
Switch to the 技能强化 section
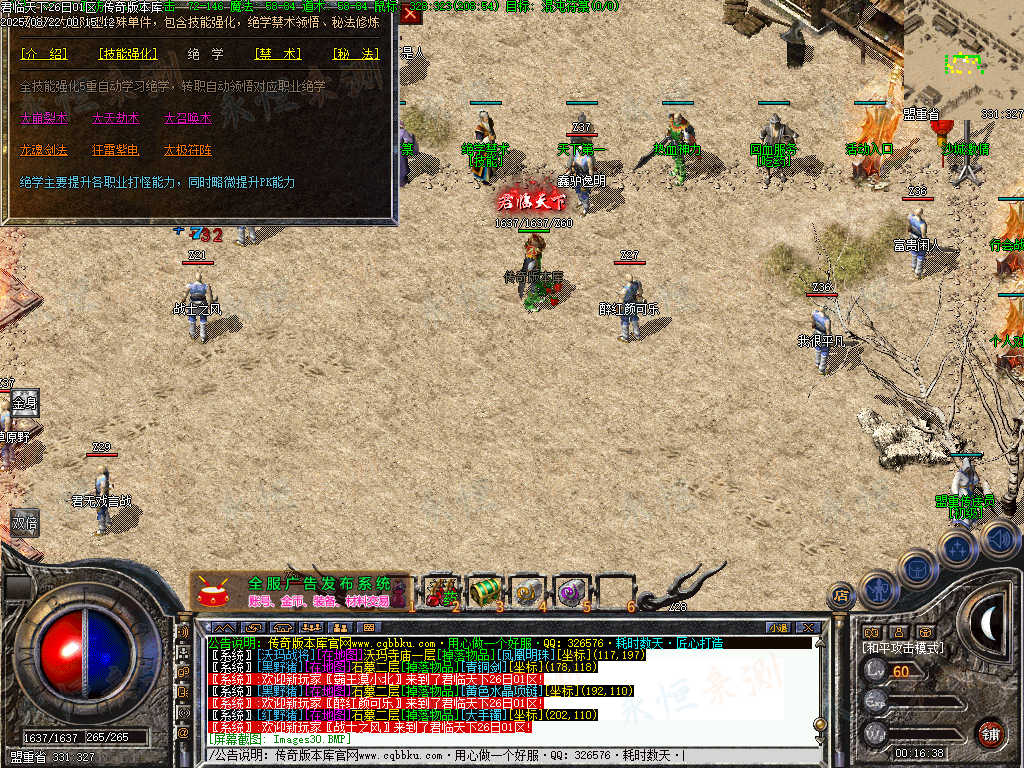pyautogui.click(x=127, y=53)
